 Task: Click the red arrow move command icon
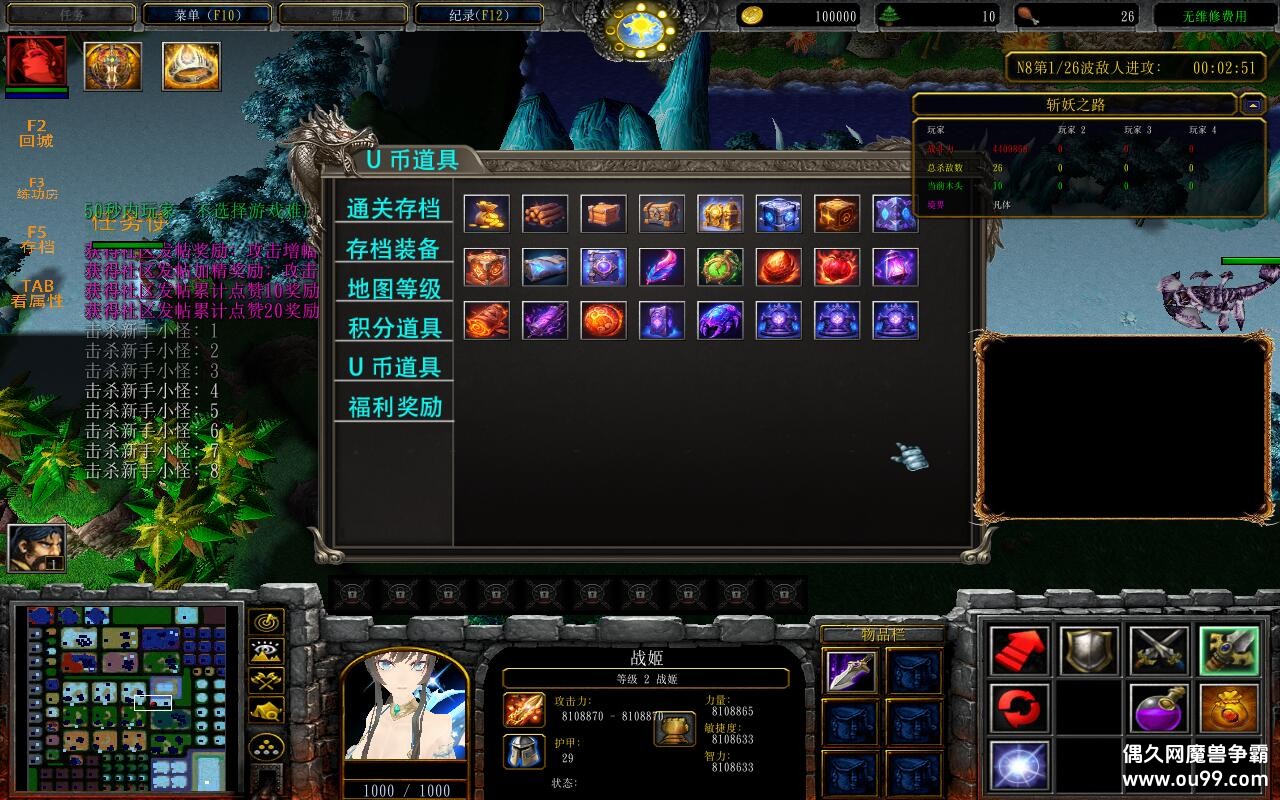(1020, 650)
